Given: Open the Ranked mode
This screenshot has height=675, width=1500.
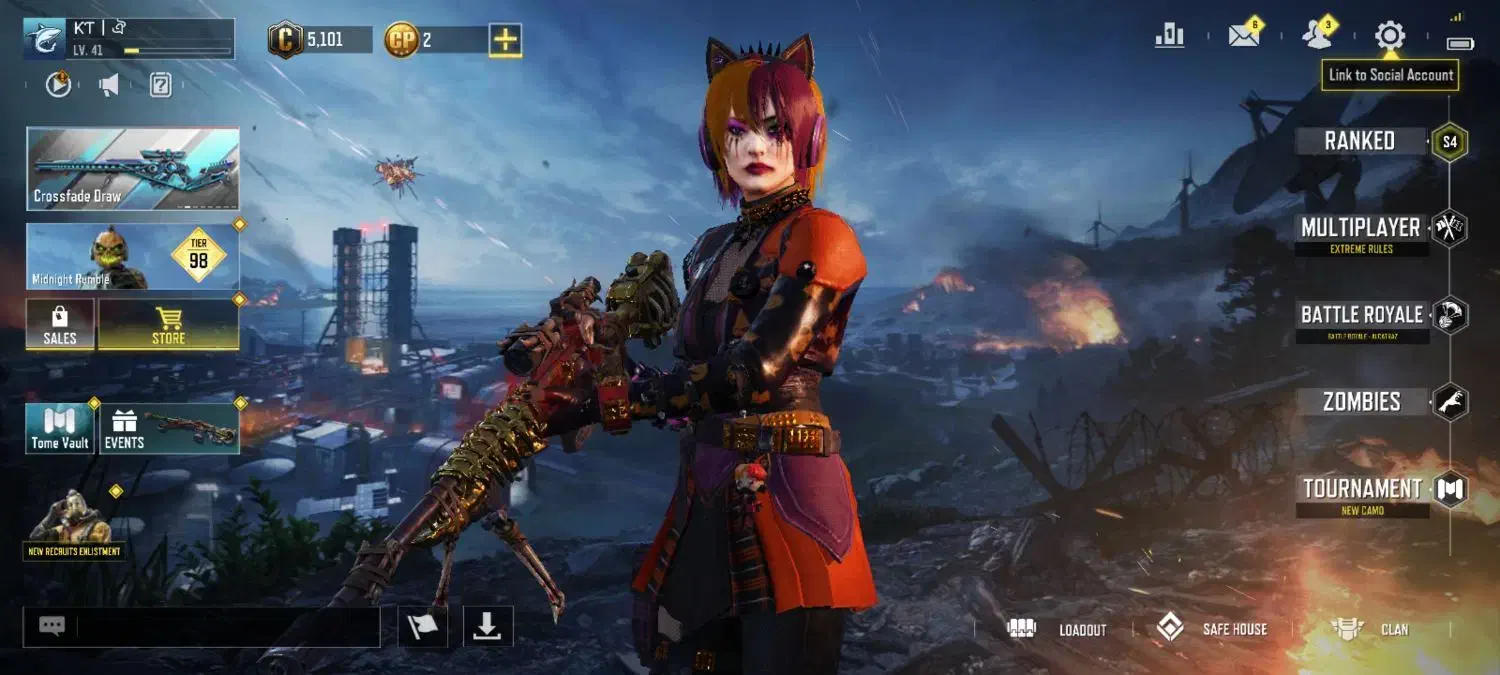Looking at the screenshot, I should point(1360,141).
